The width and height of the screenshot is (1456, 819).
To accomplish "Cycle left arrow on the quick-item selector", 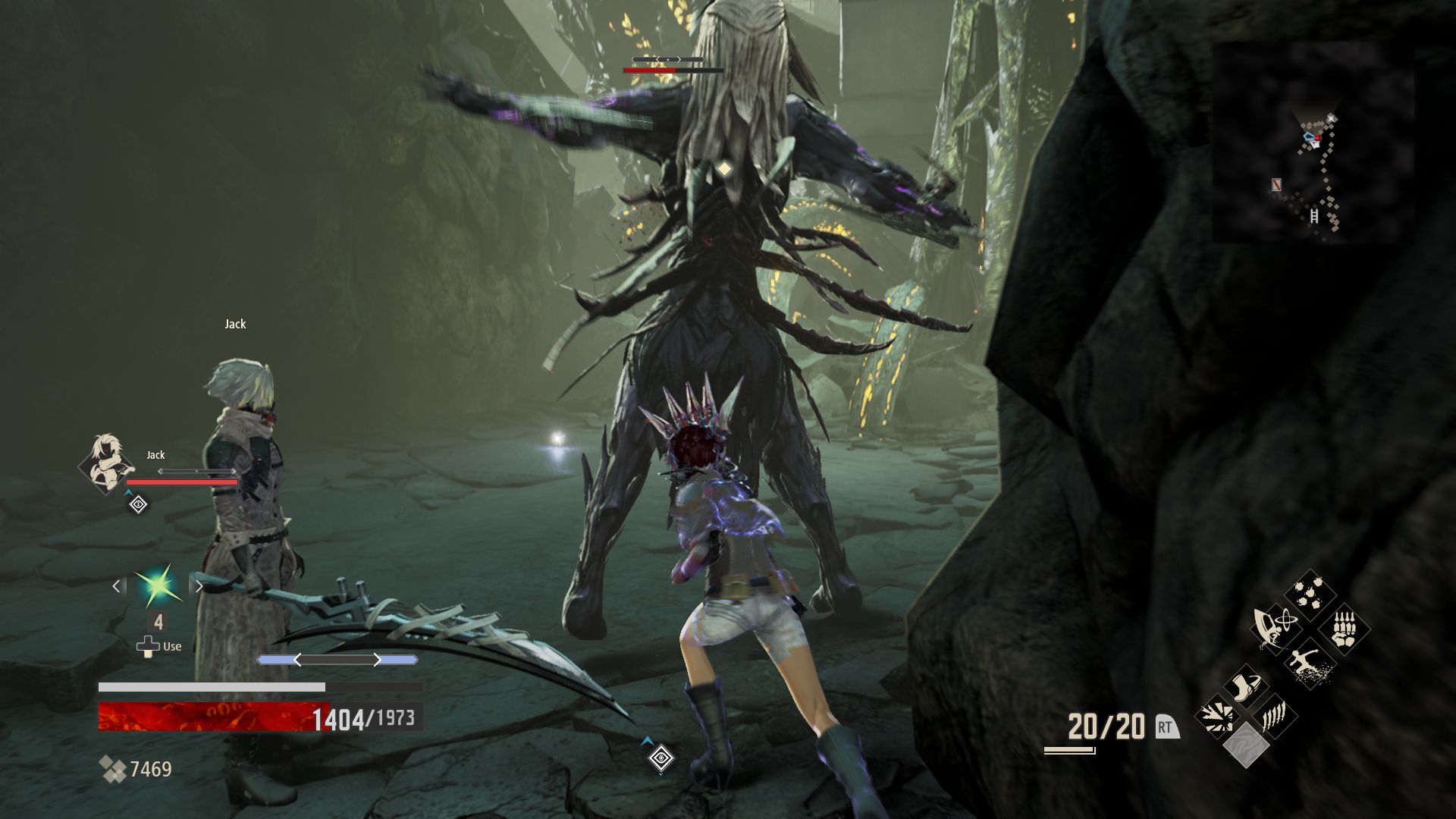I will (x=116, y=587).
